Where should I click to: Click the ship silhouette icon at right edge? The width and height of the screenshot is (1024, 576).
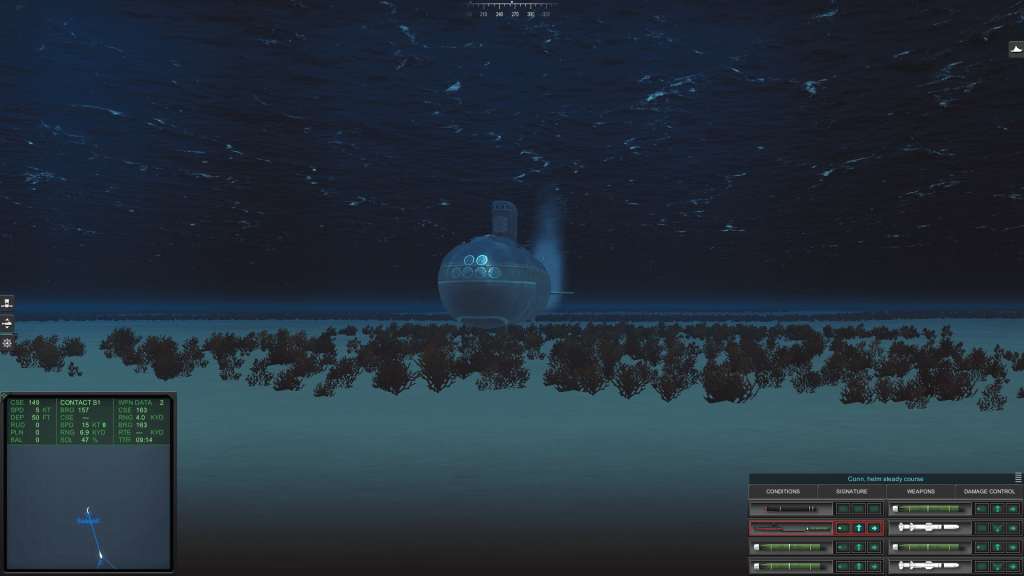click(1016, 49)
